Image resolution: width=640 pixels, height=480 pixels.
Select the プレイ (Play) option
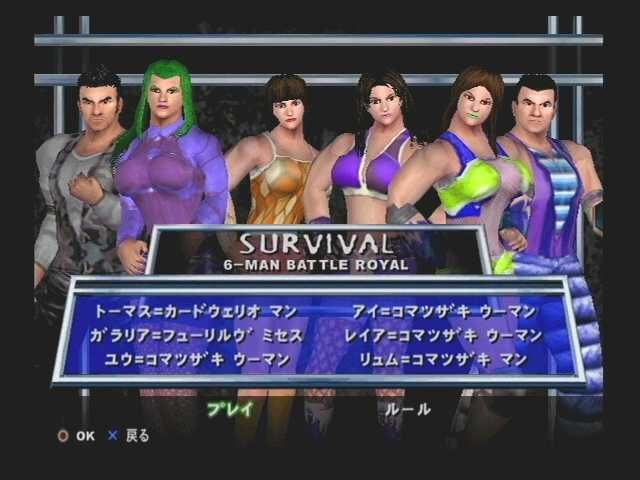click(x=230, y=408)
